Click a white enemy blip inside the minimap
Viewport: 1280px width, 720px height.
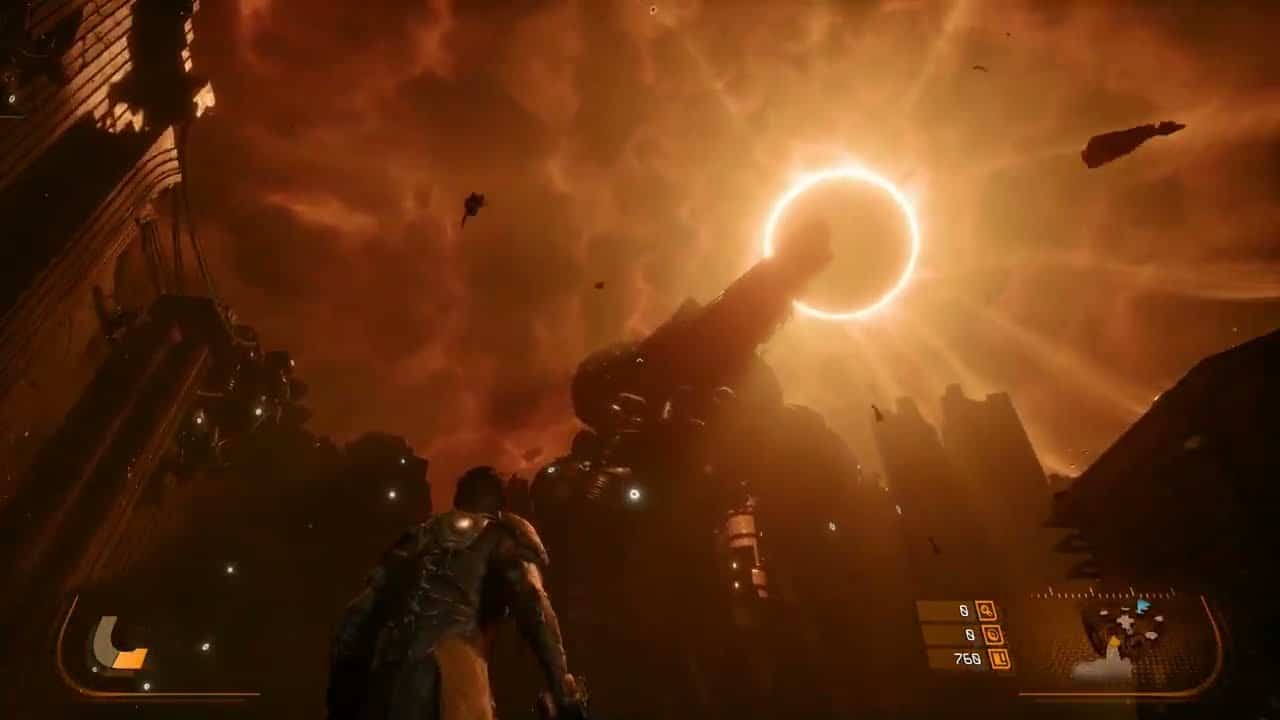[1124, 623]
